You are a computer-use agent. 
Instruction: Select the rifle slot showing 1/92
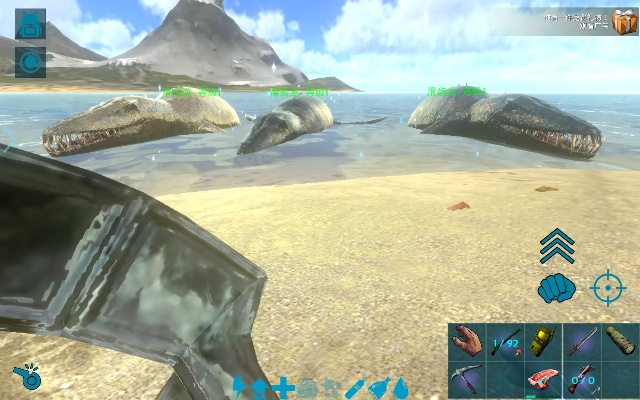click(505, 341)
